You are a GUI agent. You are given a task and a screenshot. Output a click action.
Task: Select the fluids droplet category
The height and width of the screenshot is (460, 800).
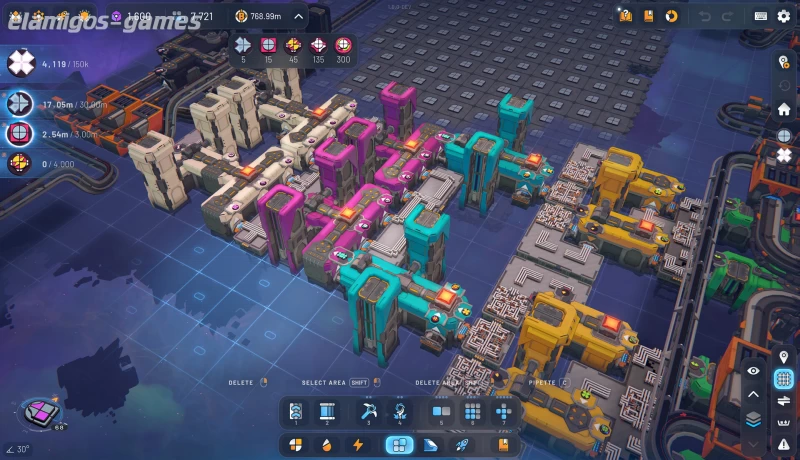tap(325, 445)
